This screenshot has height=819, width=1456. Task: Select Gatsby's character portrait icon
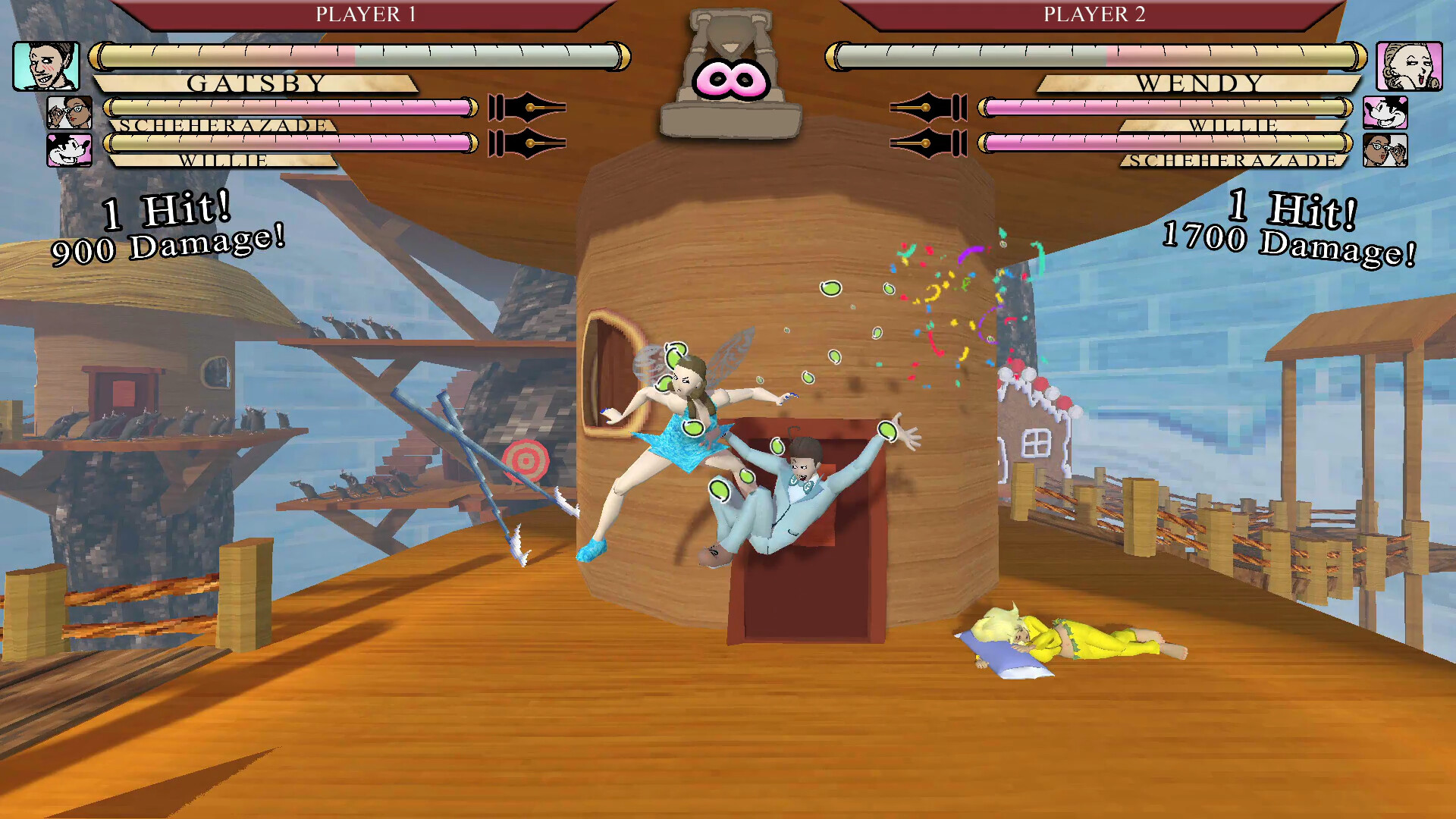coord(45,64)
